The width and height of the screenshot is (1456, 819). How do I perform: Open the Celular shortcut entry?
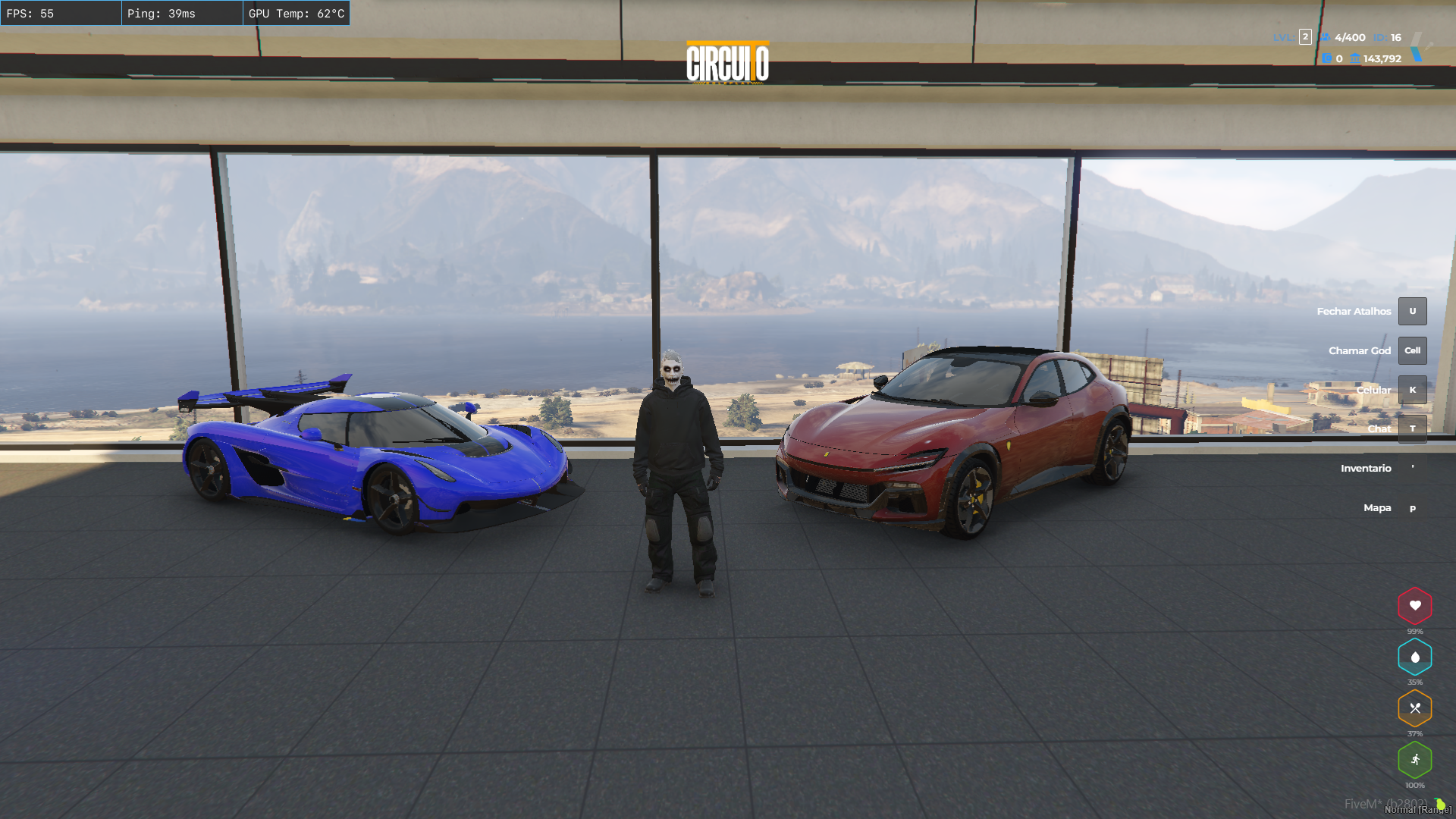click(x=1389, y=391)
